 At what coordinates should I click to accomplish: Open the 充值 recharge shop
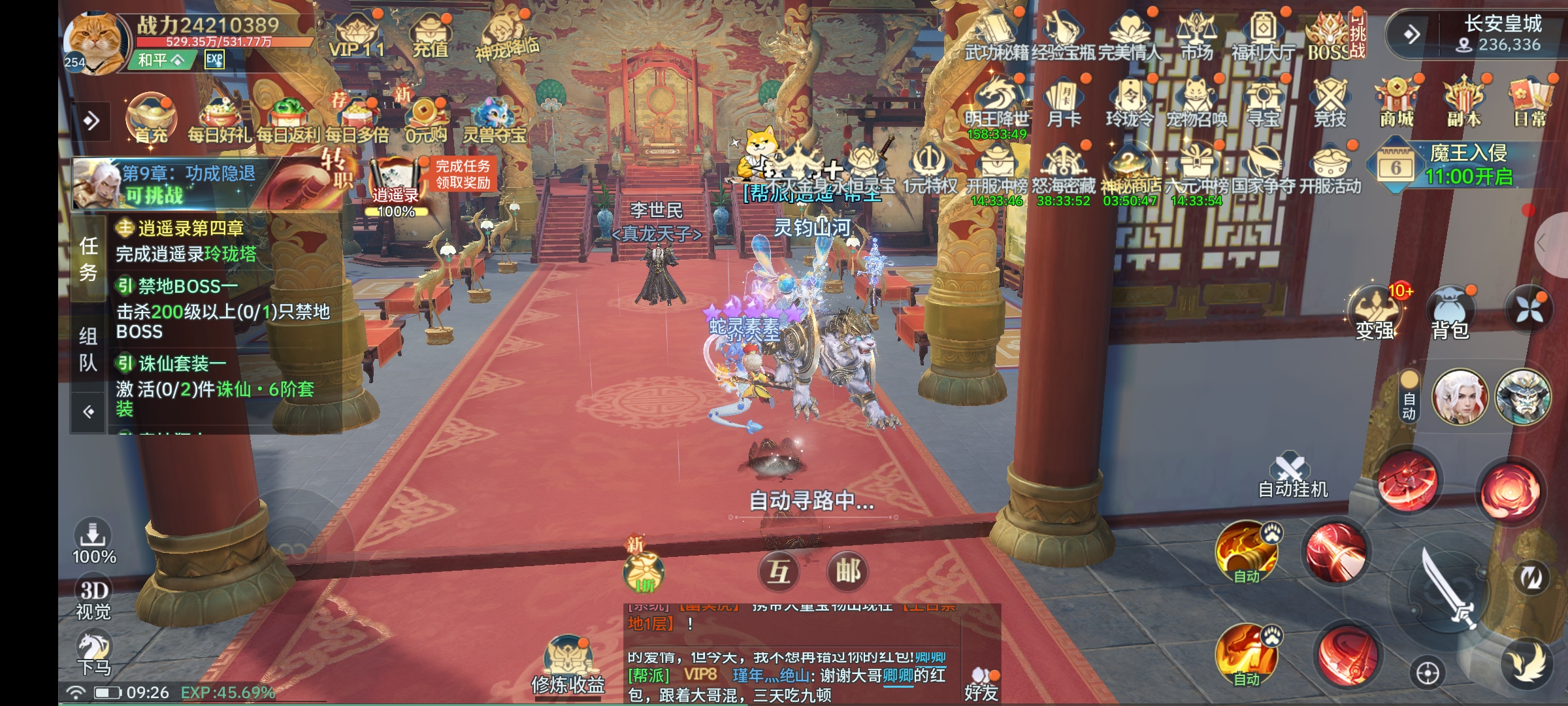(430, 36)
